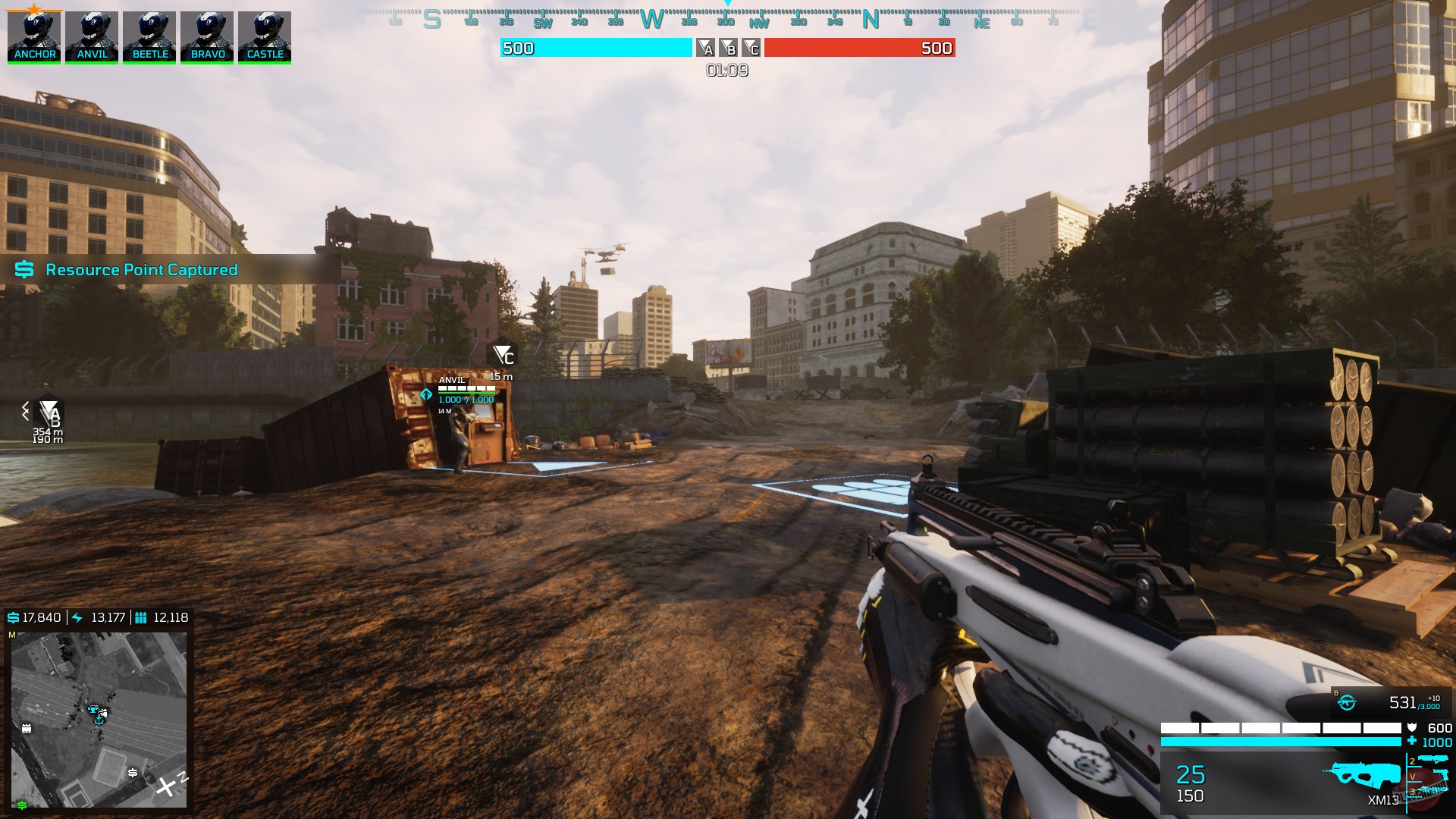Click the ammunition resource icon beside 12,118
This screenshot has width=1456, height=819.
click(x=141, y=617)
